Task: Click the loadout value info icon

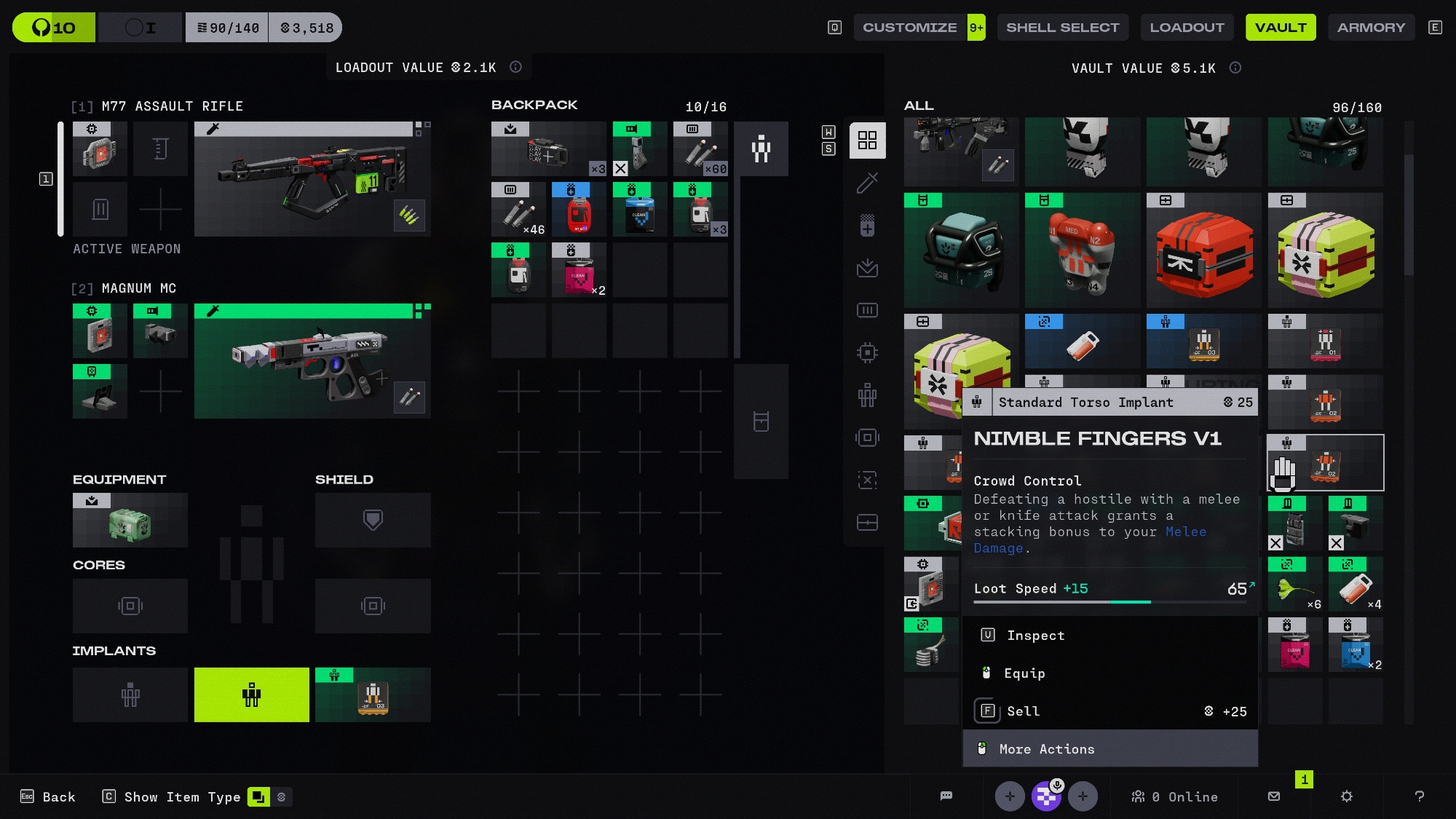Action: click(515, 67)
